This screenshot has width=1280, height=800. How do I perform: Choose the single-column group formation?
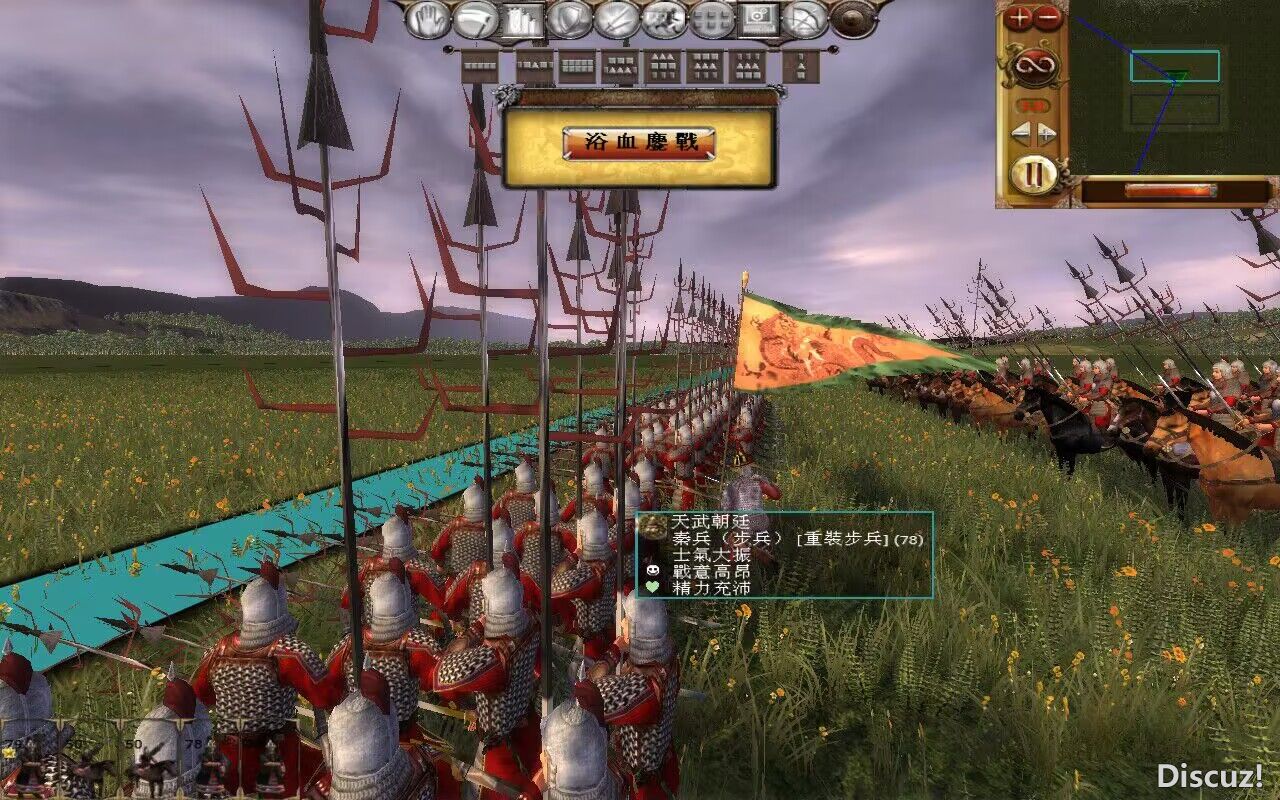coord(800,66)
